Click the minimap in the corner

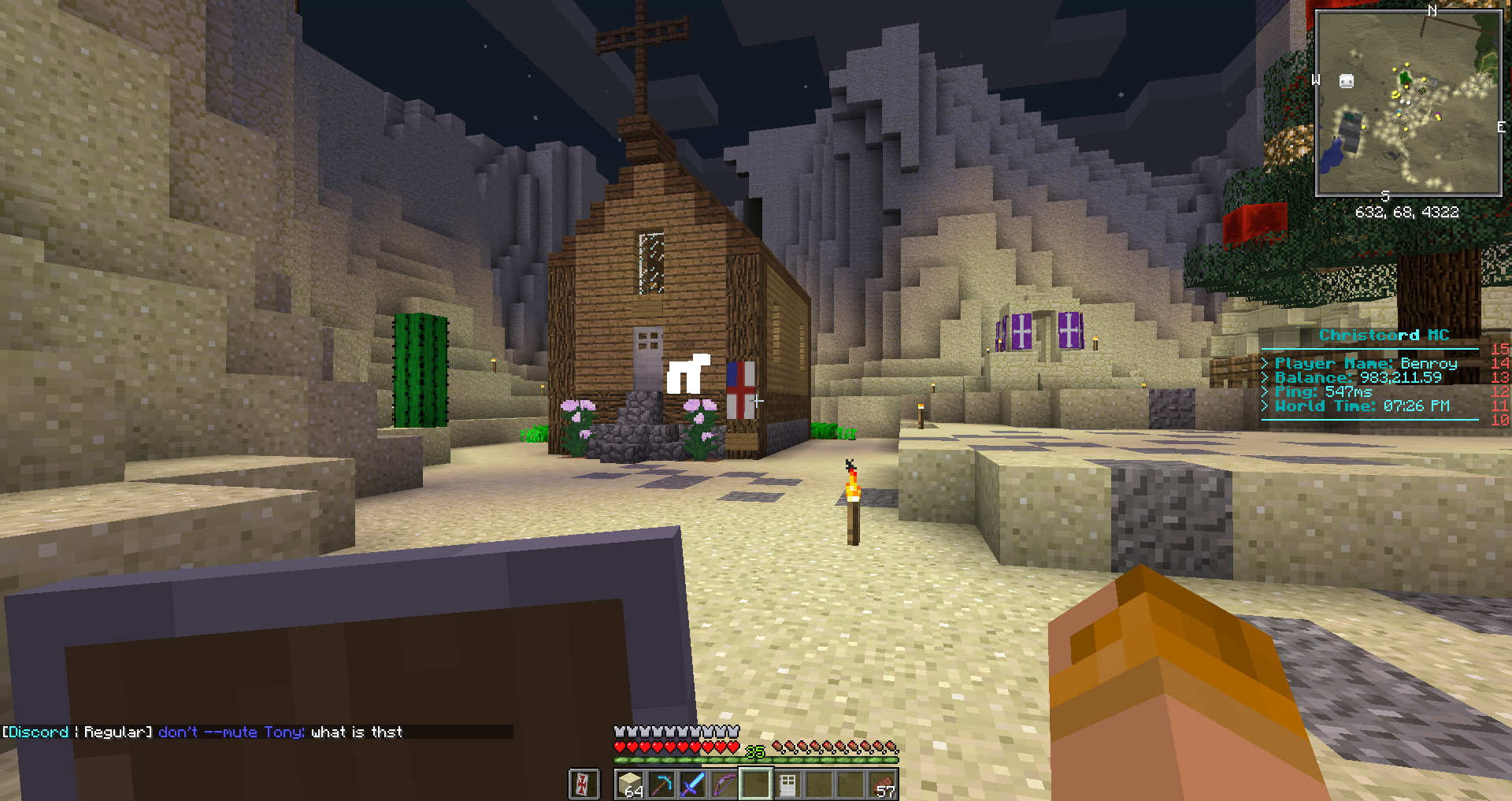coord(1408,103)
